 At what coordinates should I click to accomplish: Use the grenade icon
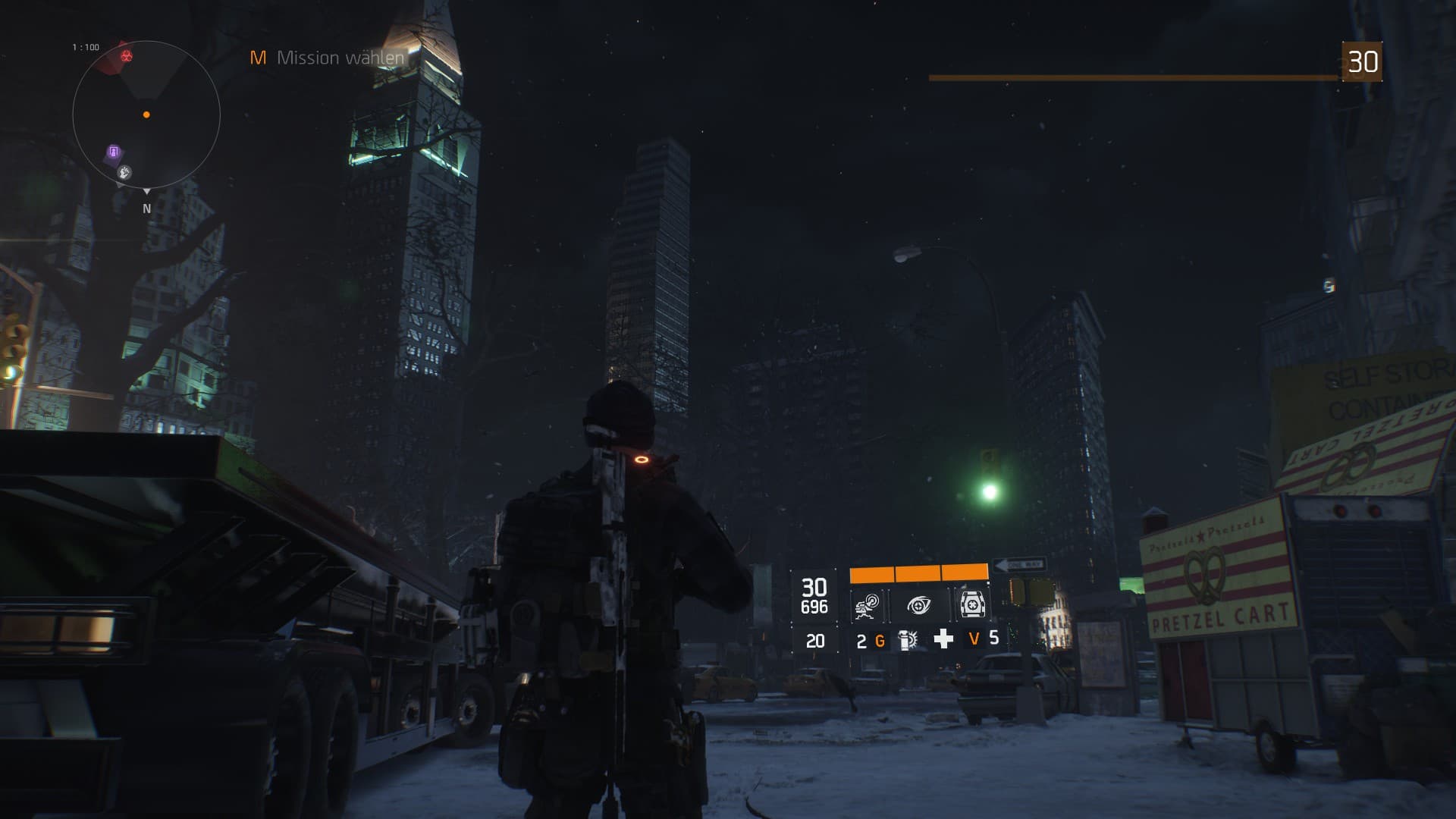(x=907, y=640)
